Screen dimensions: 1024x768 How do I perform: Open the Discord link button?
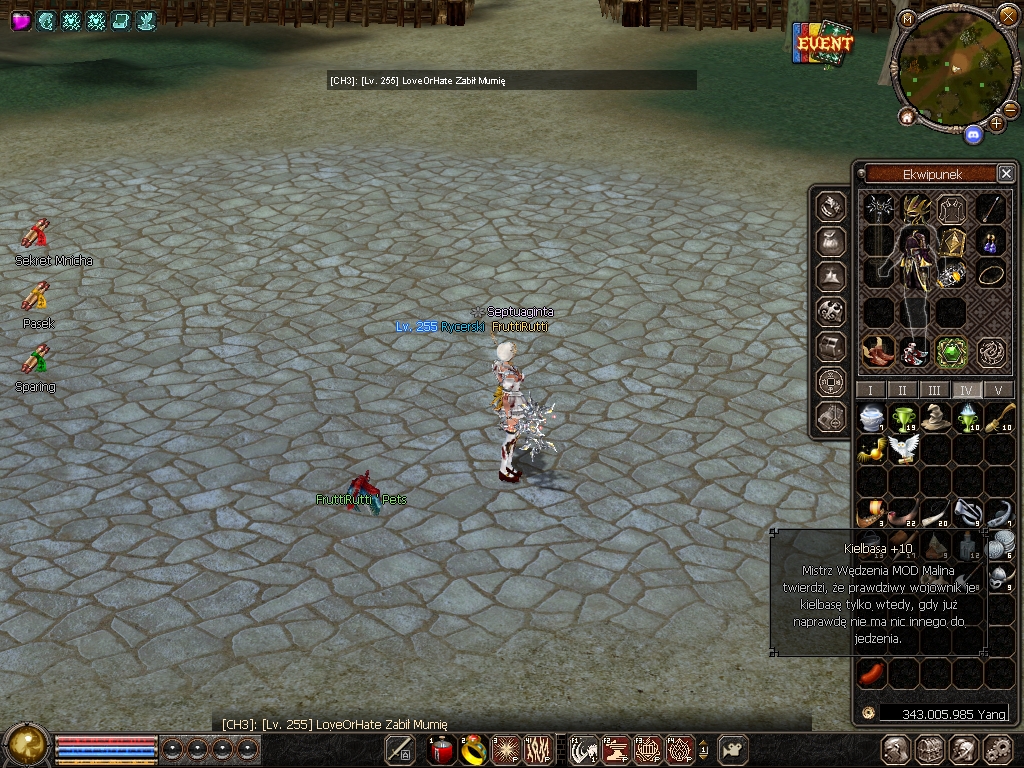[x=973, y=131]
